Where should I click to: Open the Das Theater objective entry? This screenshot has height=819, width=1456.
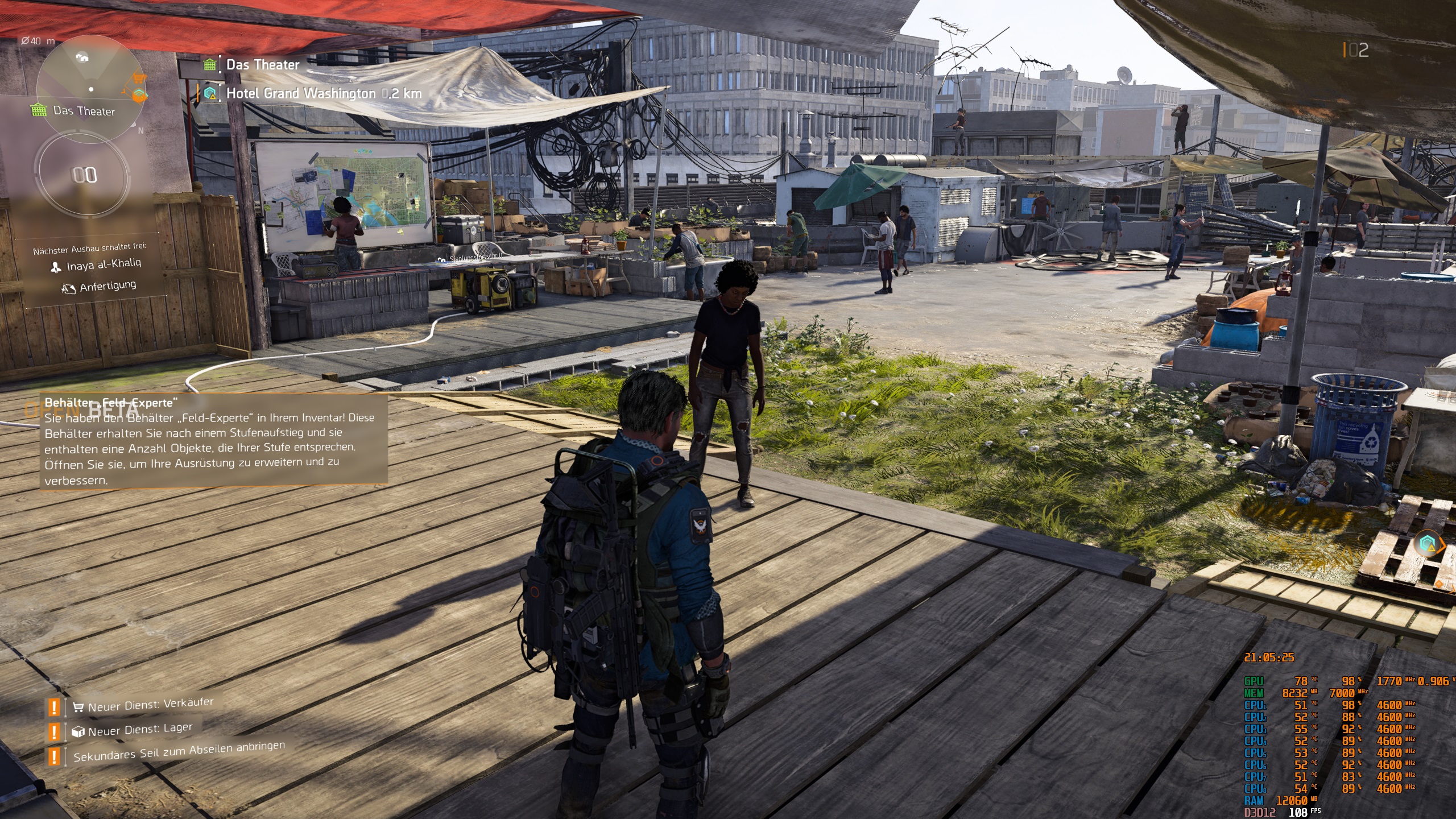click(262, 64)
